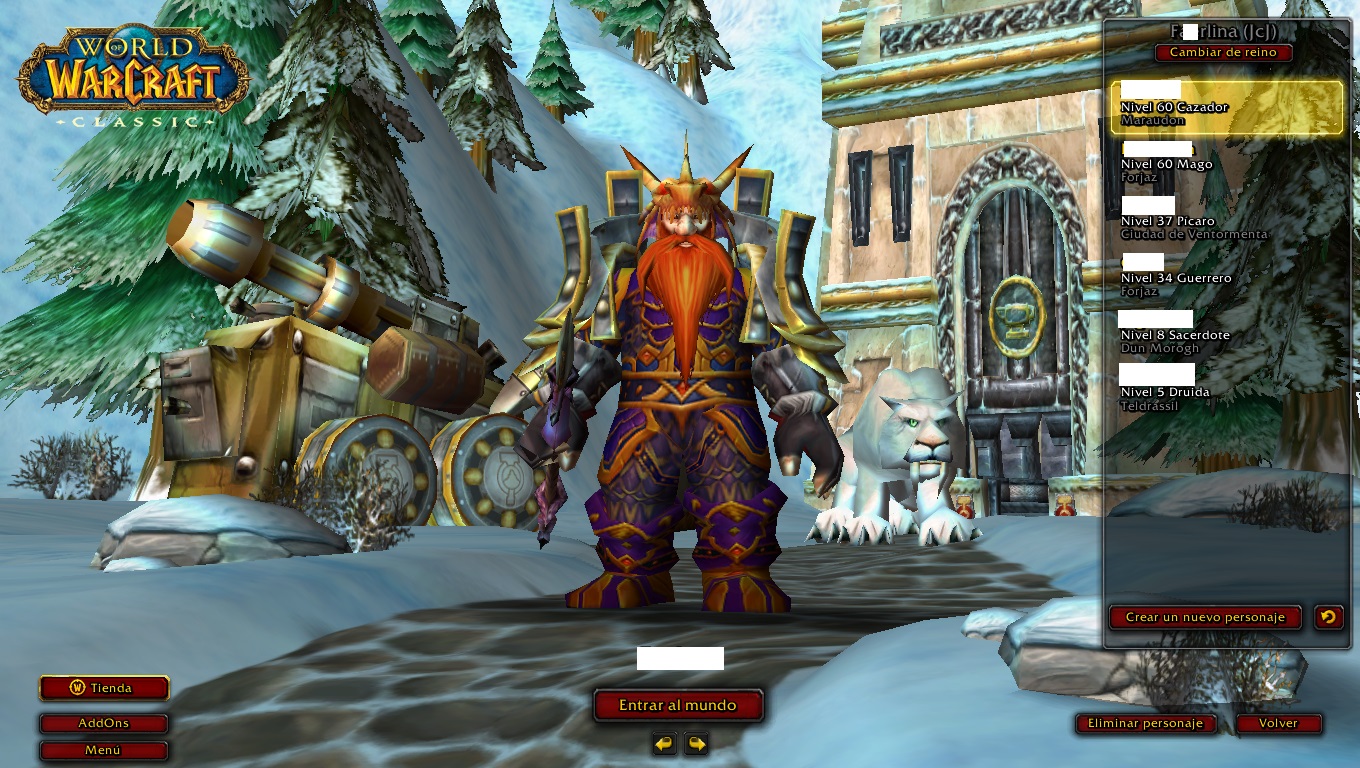Click the right yellow arrow below Entrar al mundo

698,745
